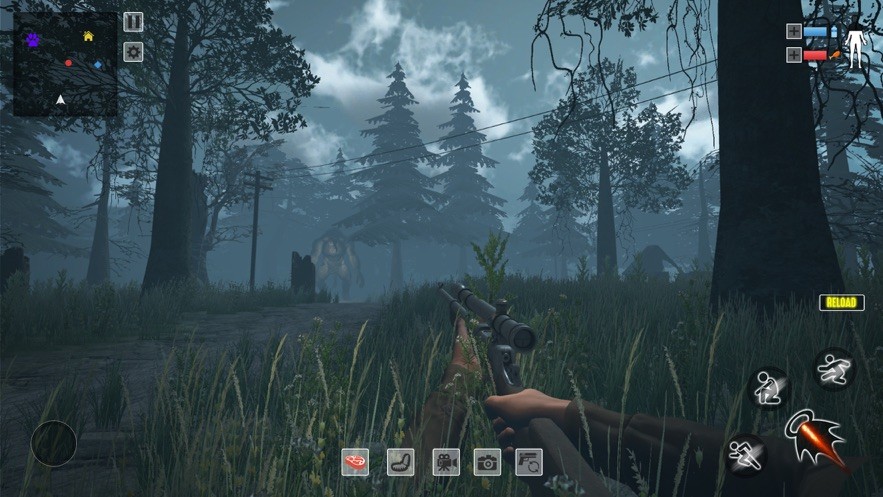The height and width of the screenshot is (497, 883).
Task: Open the gear settings menu
Action: (133, 52)
